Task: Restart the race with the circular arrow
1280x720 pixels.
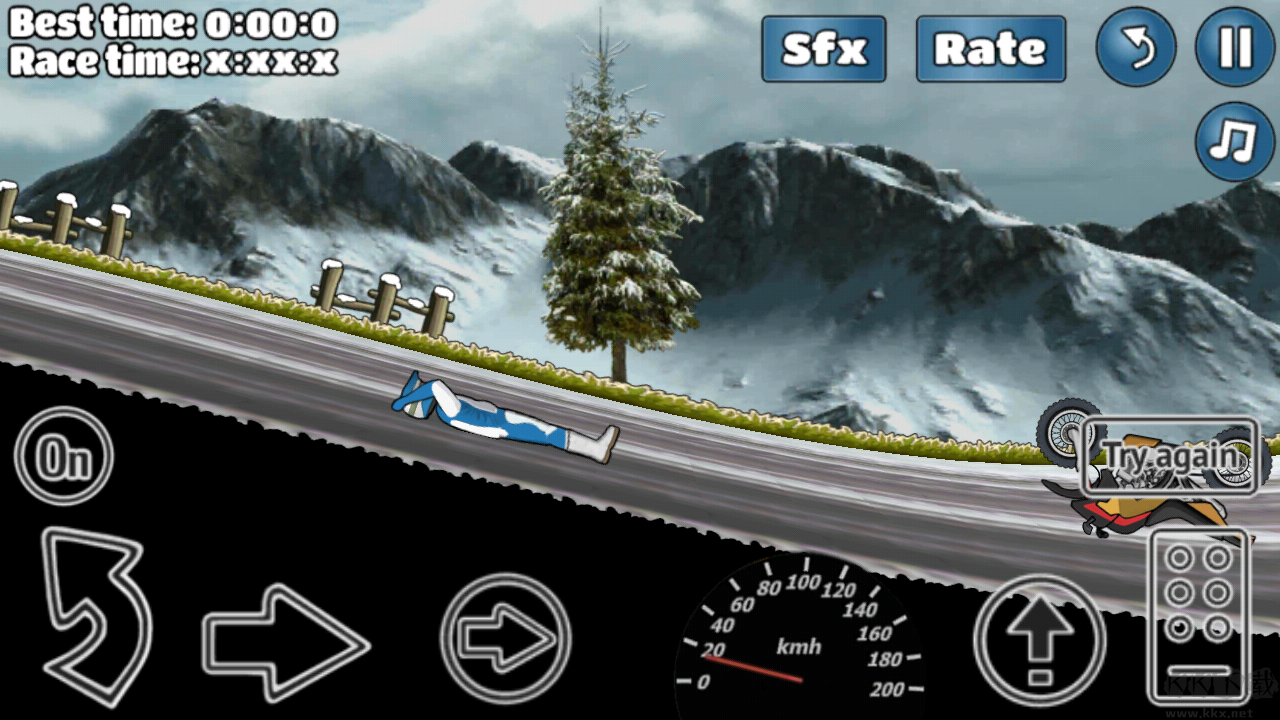Action: tap(1135, 48)
